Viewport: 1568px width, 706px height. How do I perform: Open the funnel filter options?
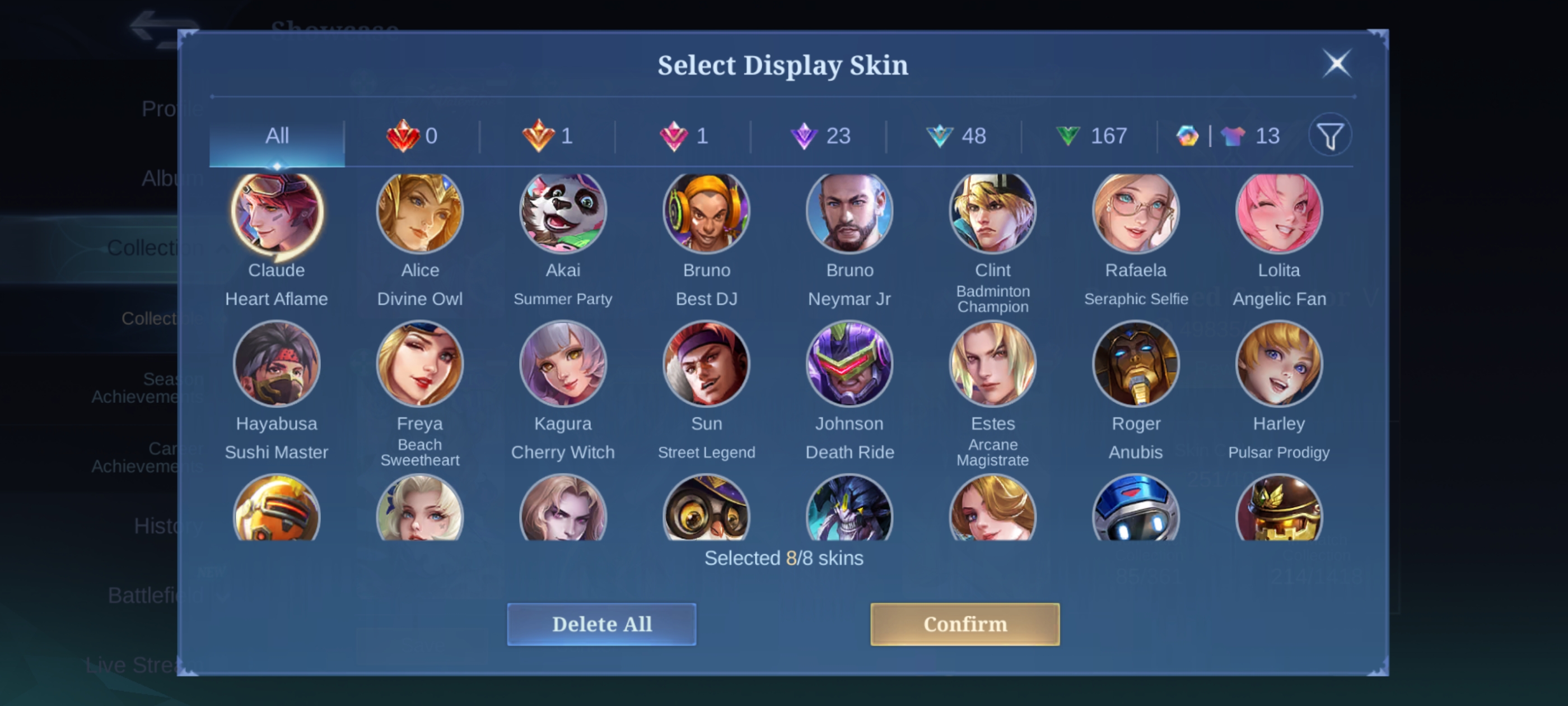[x=1330, y=136]
